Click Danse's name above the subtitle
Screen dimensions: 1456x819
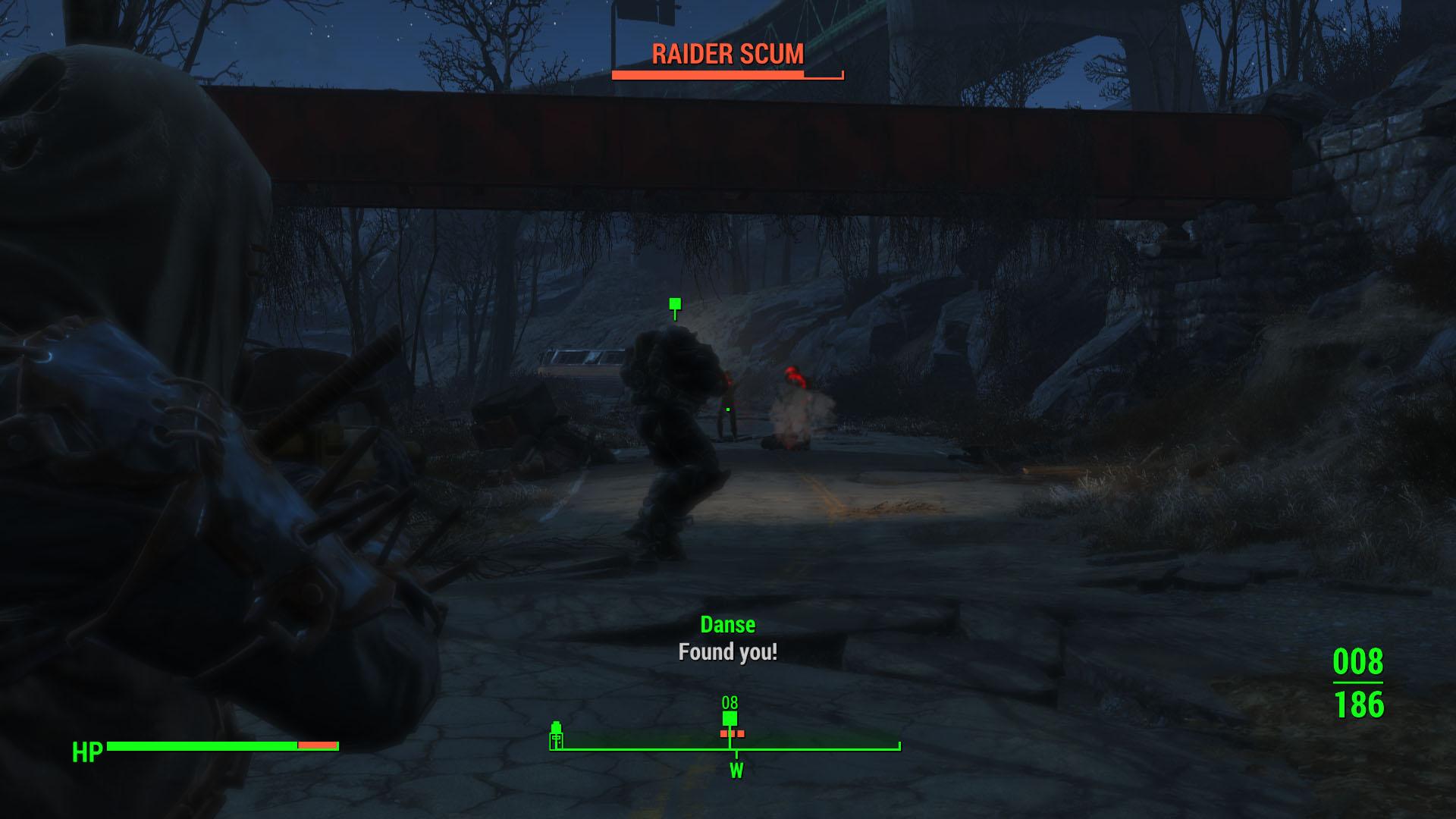[x=727, y=625]
